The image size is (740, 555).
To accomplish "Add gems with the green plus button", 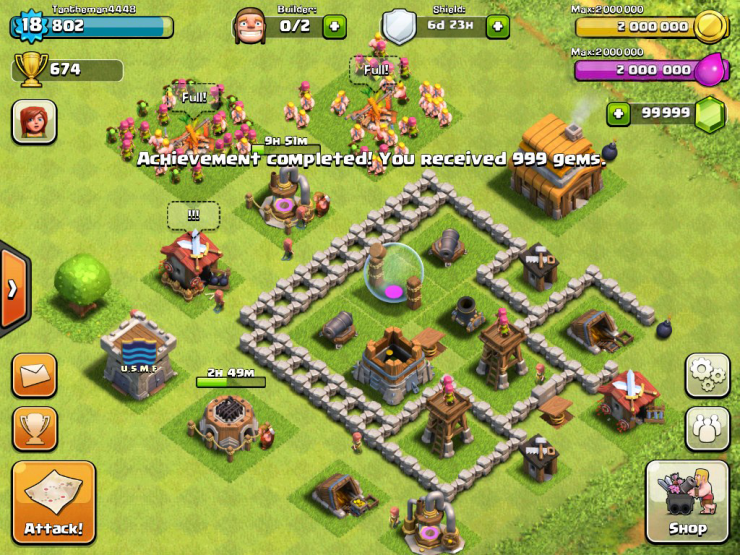I will (619, 114).
